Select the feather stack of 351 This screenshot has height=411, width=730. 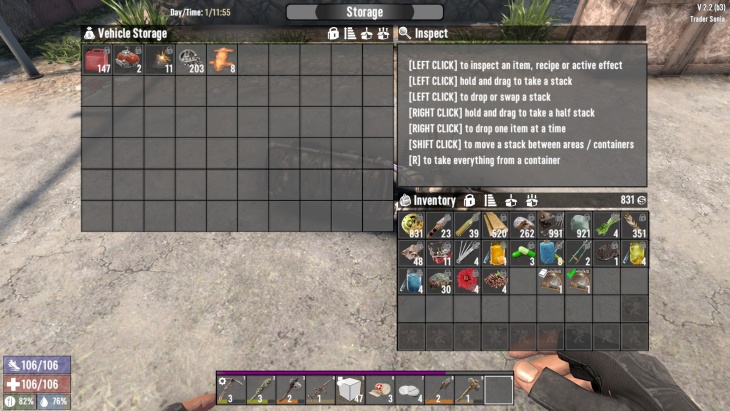tap(634, 225)
